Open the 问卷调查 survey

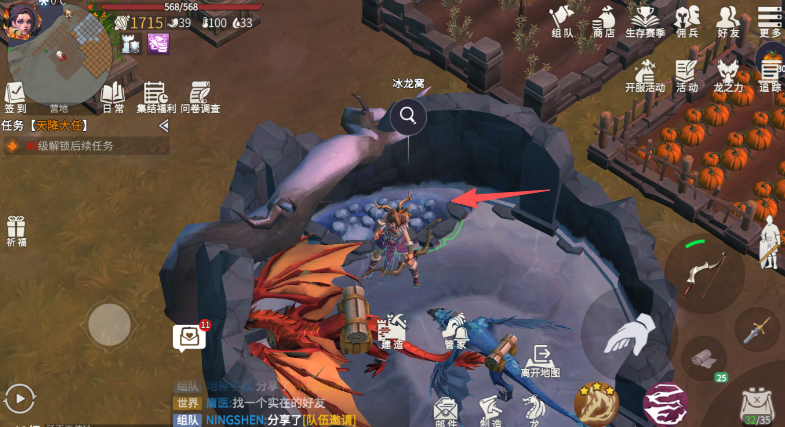tap(200, 97)
